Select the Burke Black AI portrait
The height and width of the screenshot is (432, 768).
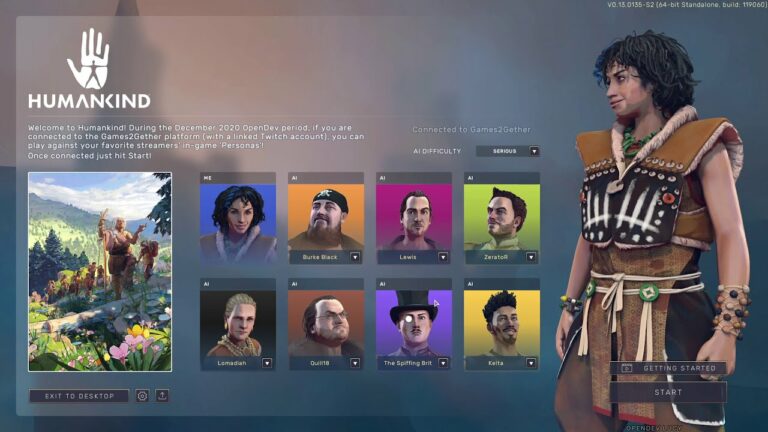pyautogui.click(x=325, y=215)
